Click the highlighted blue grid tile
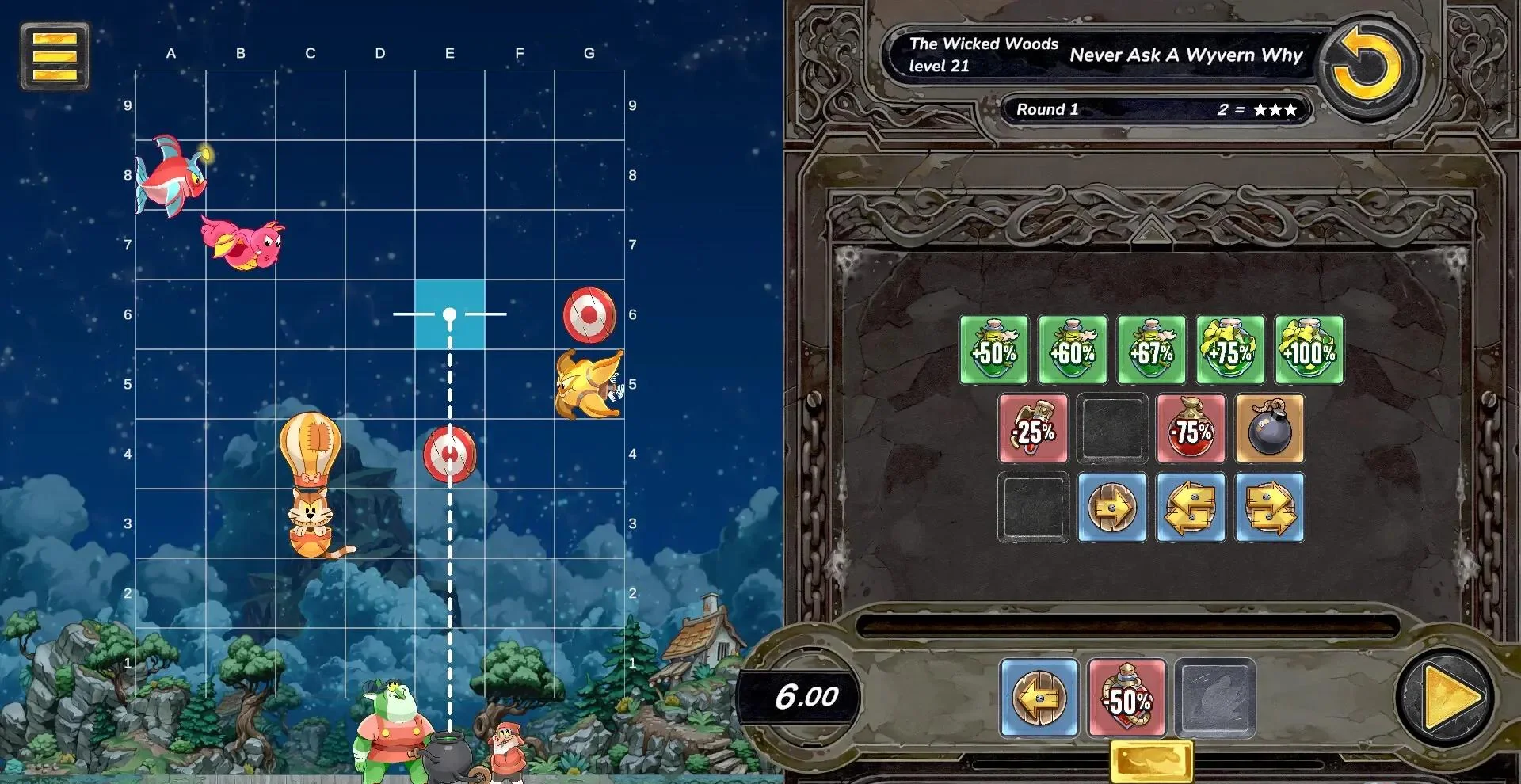Screen dimensions: 1521x784 [449, 314]
